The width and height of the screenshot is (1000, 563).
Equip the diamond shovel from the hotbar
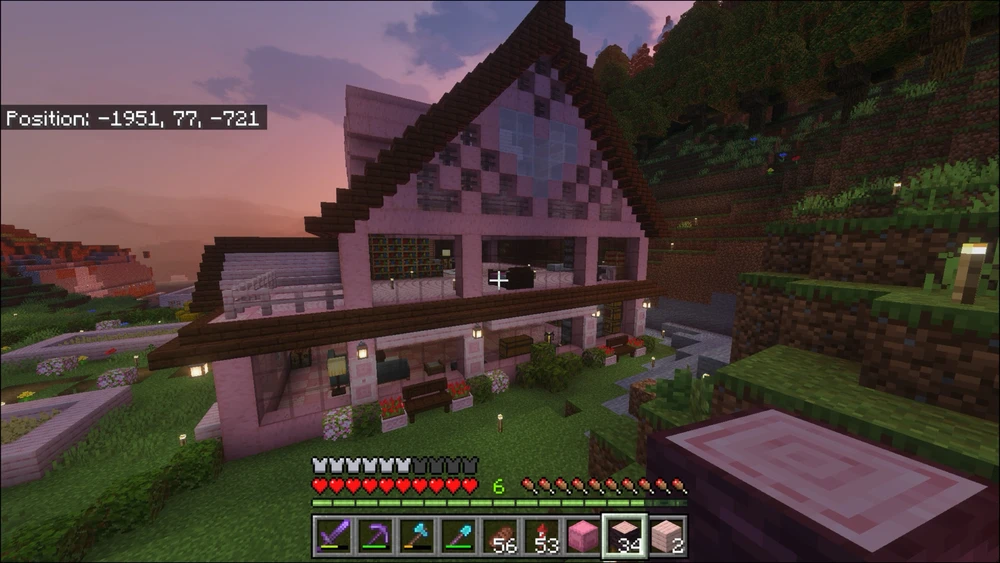[458, 536]
